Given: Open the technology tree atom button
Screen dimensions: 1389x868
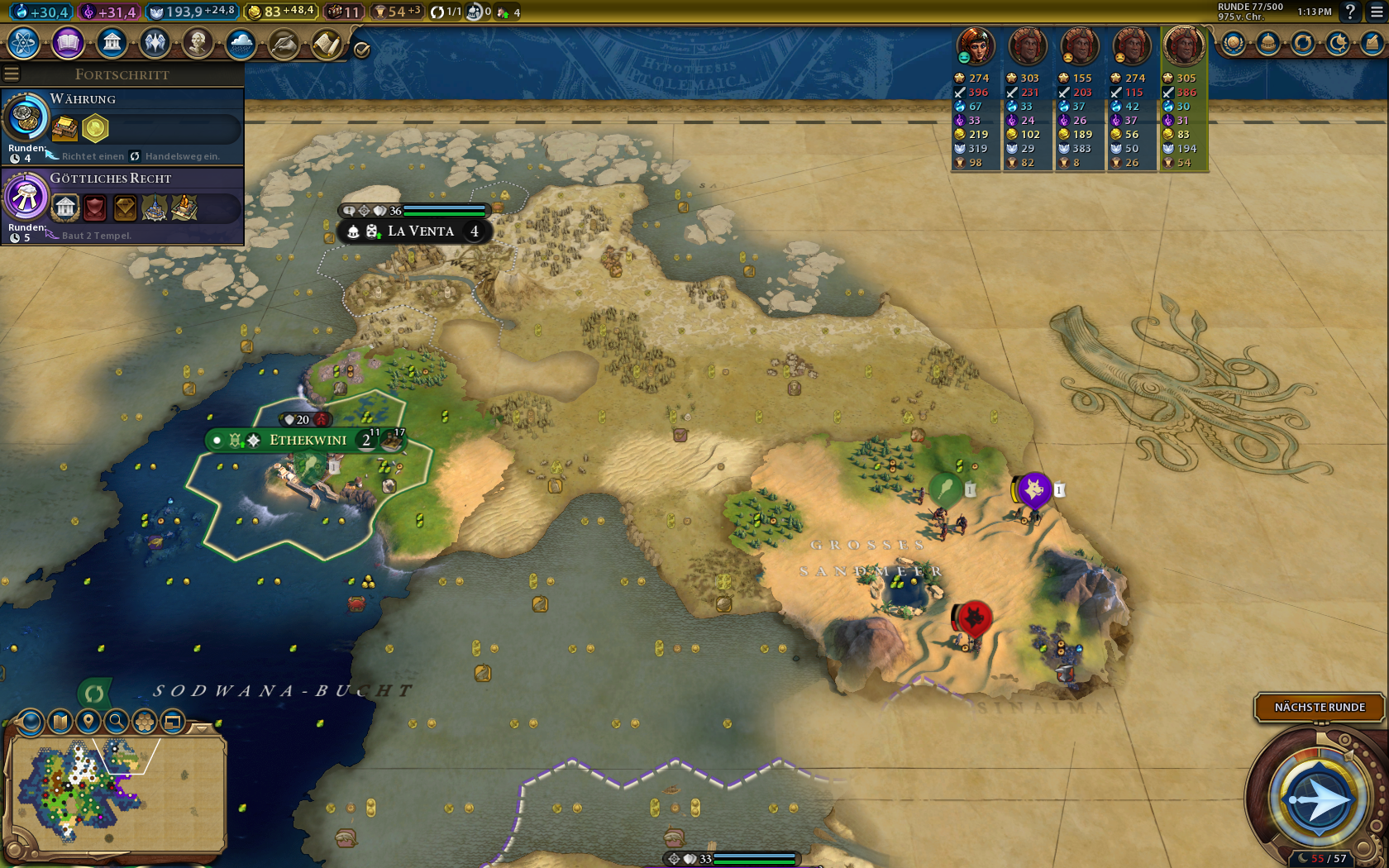Looking at the screenshot, I should pyautogui.click(x=24, y=42).
